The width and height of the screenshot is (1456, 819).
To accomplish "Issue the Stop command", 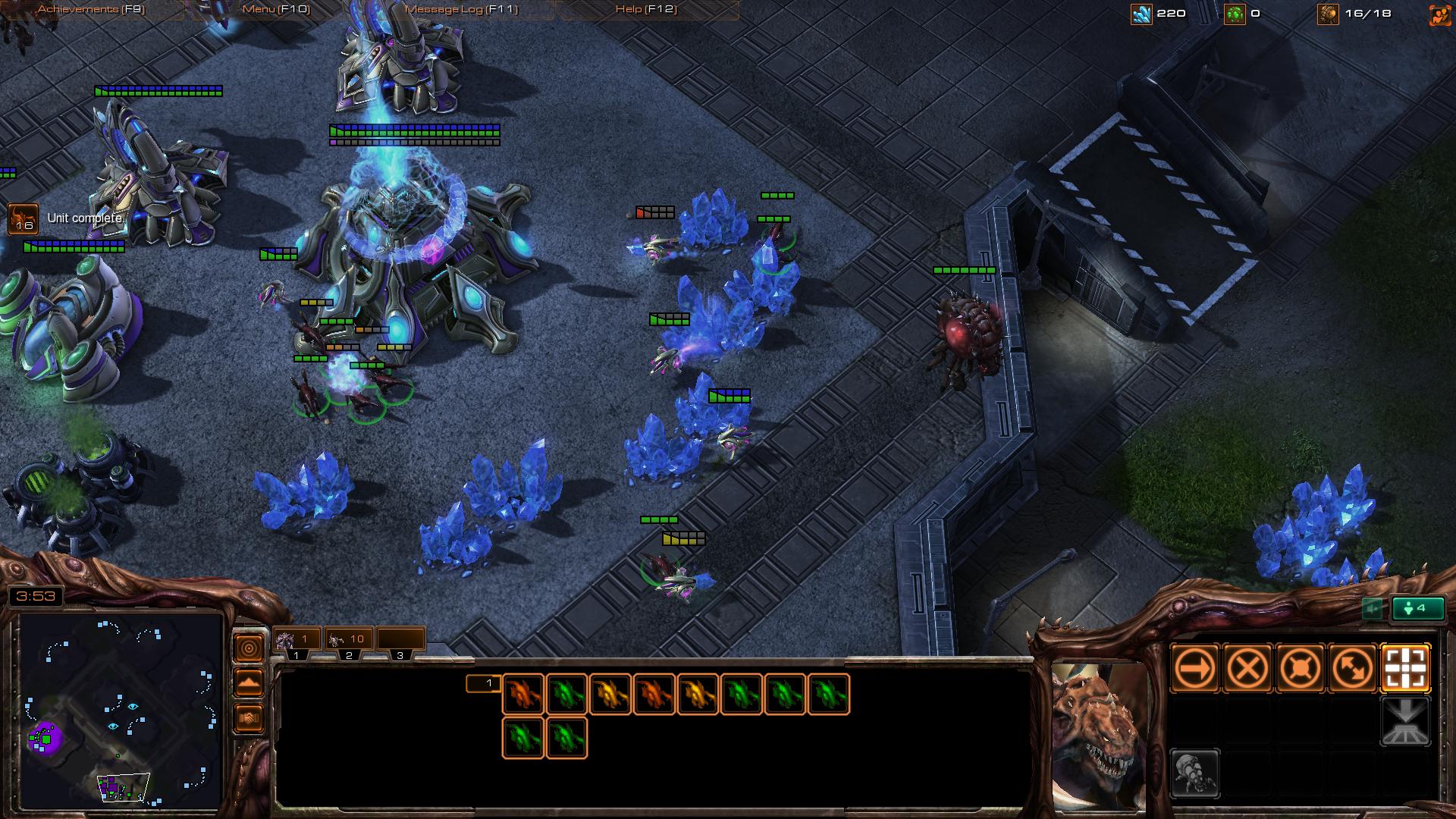I will click(x=1247, y=669).
